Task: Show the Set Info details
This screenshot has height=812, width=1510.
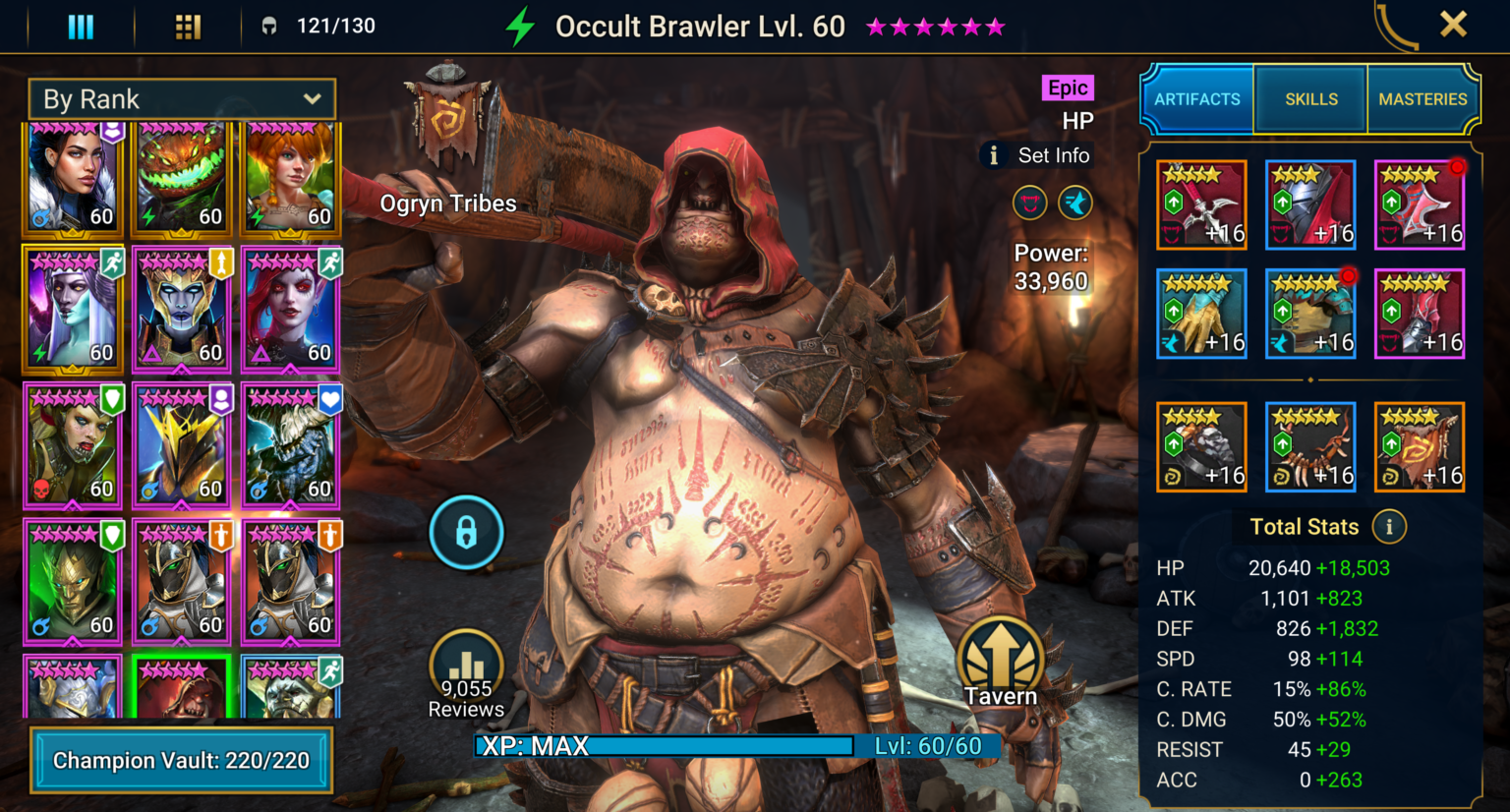Action: click(x=1038, y=155)
